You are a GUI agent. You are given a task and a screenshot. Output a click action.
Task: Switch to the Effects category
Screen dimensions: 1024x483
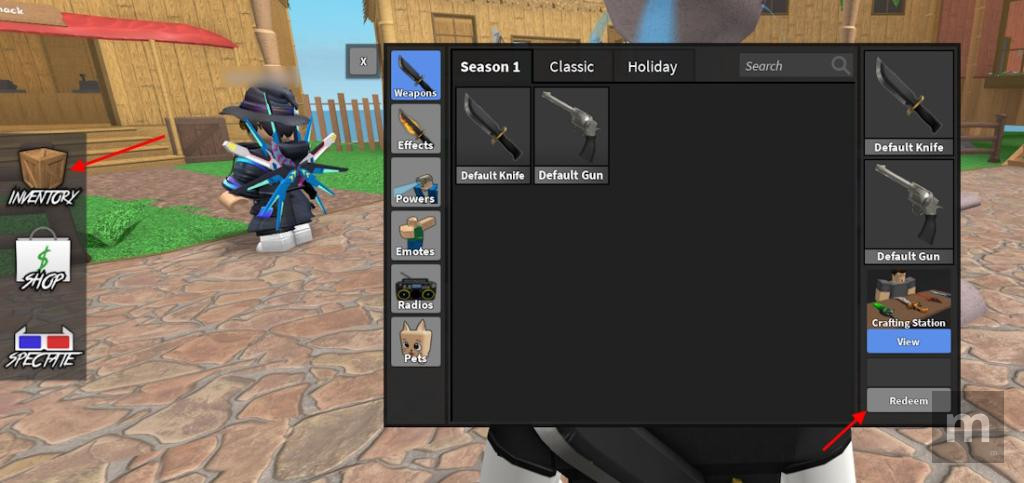[415, 129]
